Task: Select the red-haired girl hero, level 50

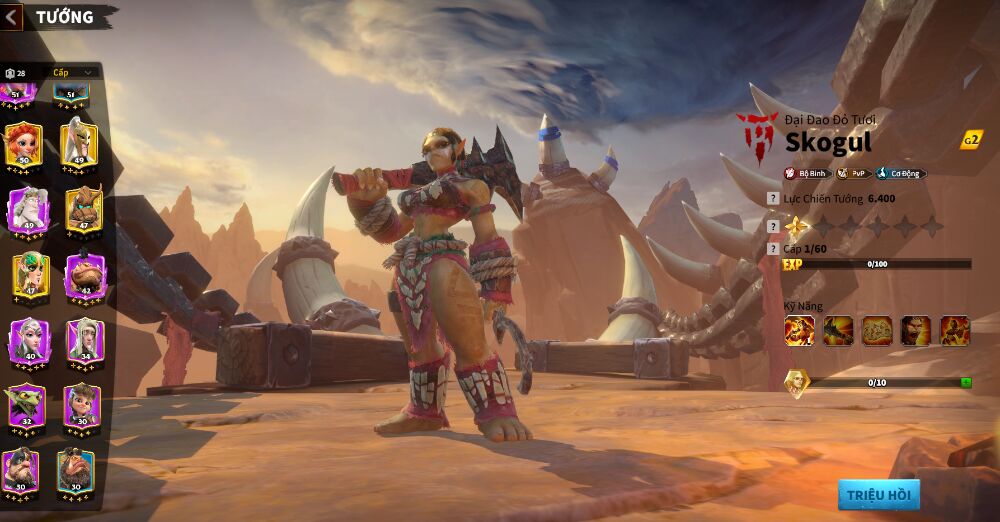Action: pyautogui.click(x=23, y=145)
